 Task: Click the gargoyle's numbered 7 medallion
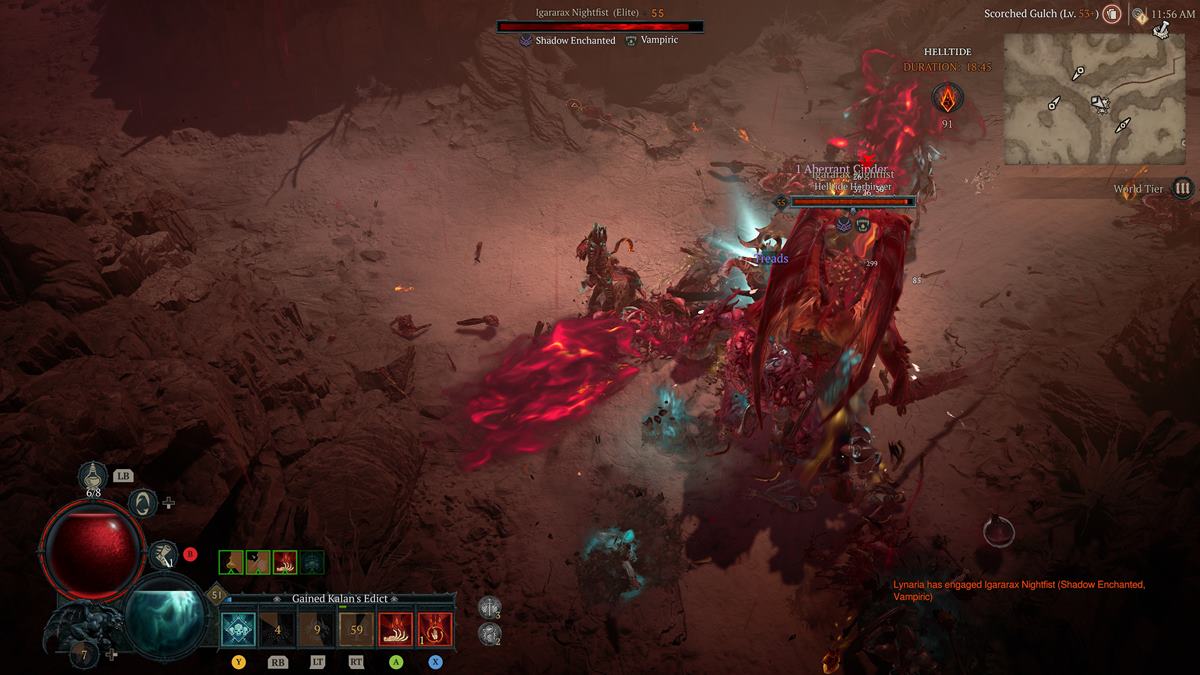click(x=86, y=654)
